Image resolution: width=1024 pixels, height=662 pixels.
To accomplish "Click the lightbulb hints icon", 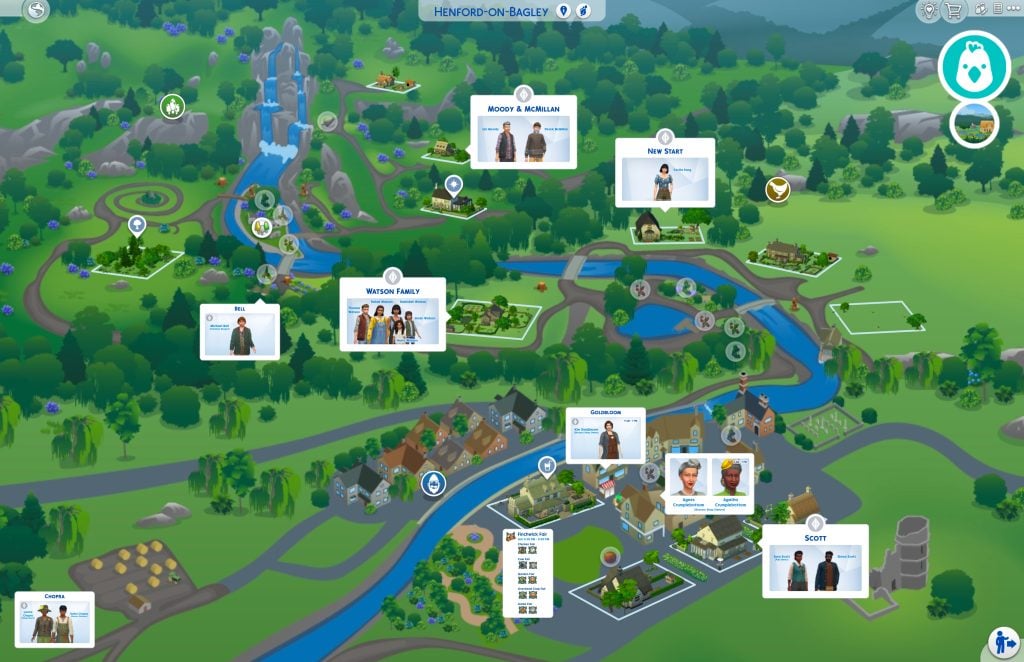I will (x=929, y=11).
